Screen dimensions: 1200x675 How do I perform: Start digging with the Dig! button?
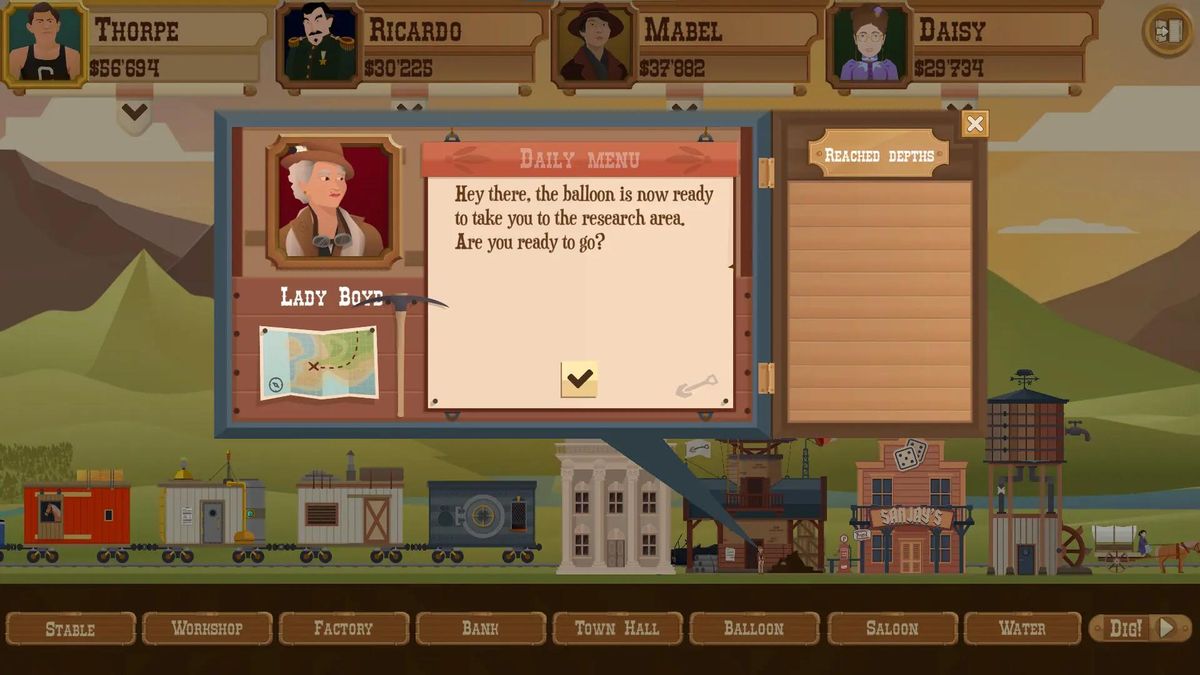[x=1140, y=628]
